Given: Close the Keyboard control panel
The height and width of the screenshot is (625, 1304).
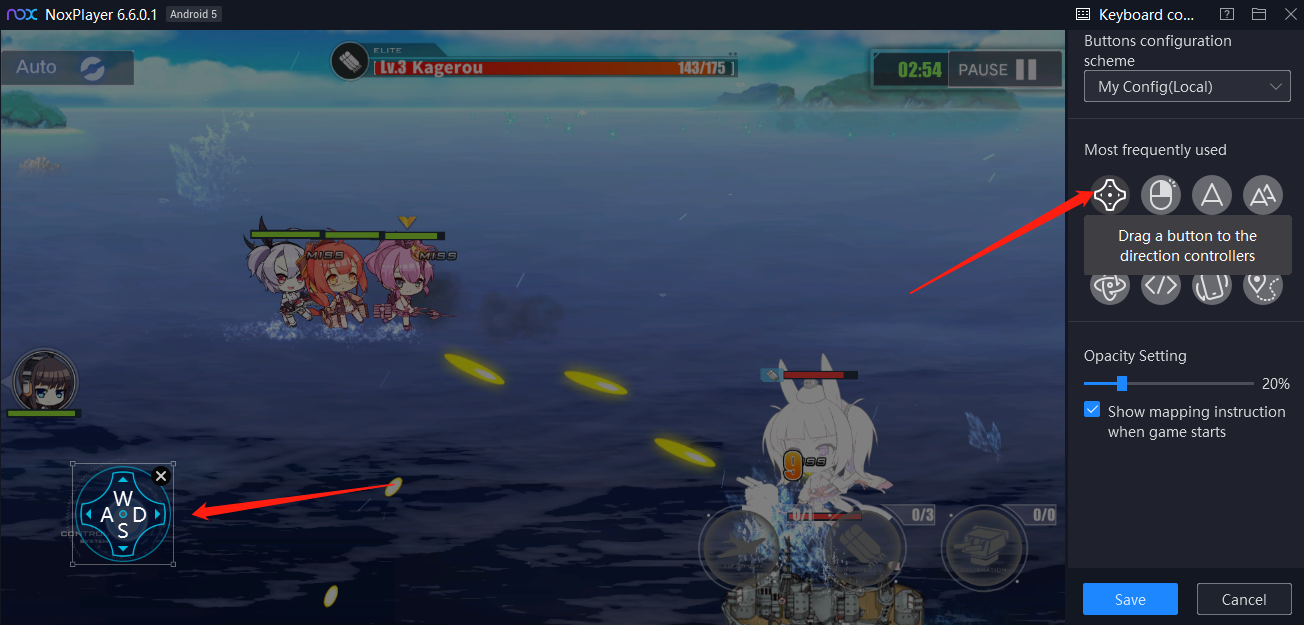Looking at the screenshot, I should tap(1290, 14).
